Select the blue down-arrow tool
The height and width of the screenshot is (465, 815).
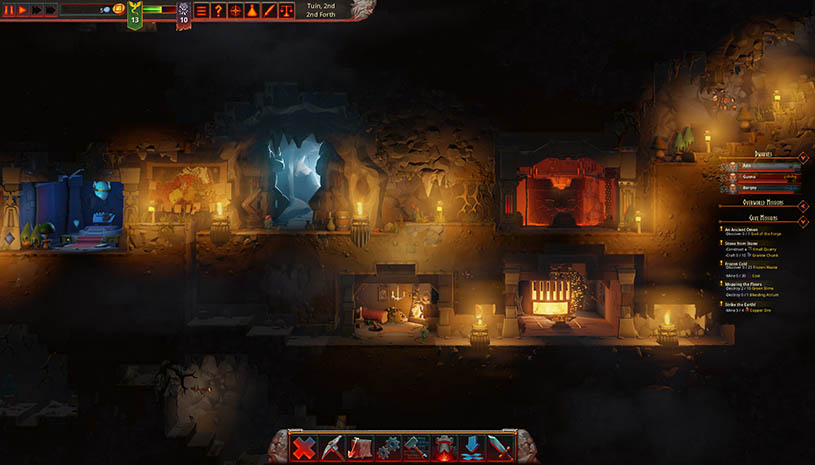pos(472,447)
